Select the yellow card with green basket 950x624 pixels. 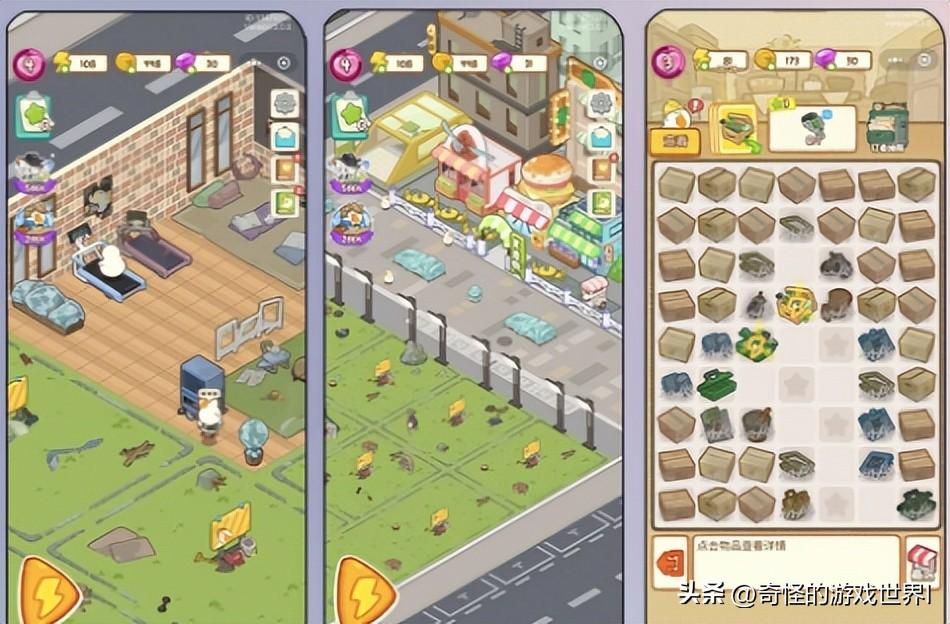[x=735, y=127]
